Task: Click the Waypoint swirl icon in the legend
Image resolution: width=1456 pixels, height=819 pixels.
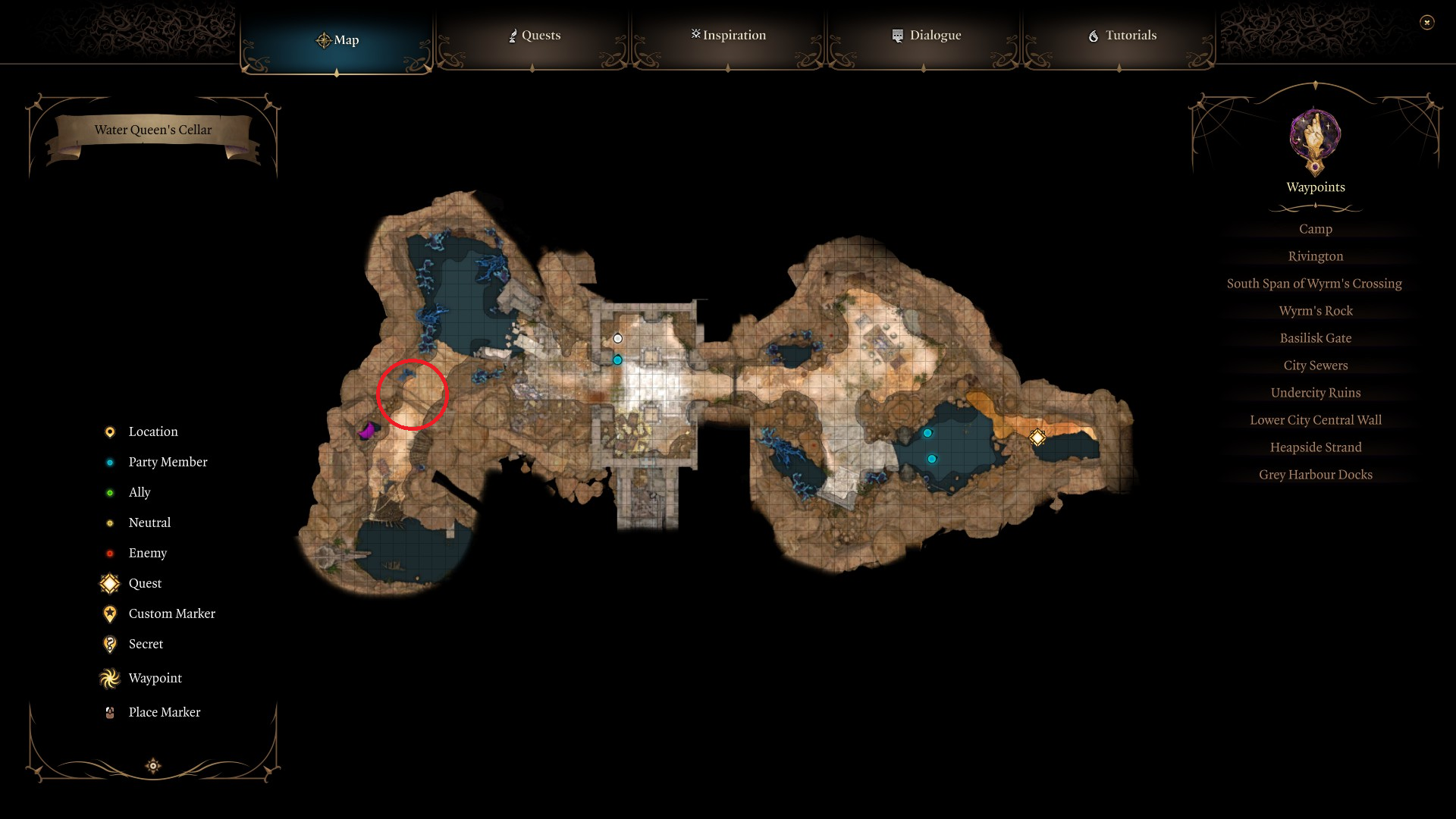Action: coord(109,678)
